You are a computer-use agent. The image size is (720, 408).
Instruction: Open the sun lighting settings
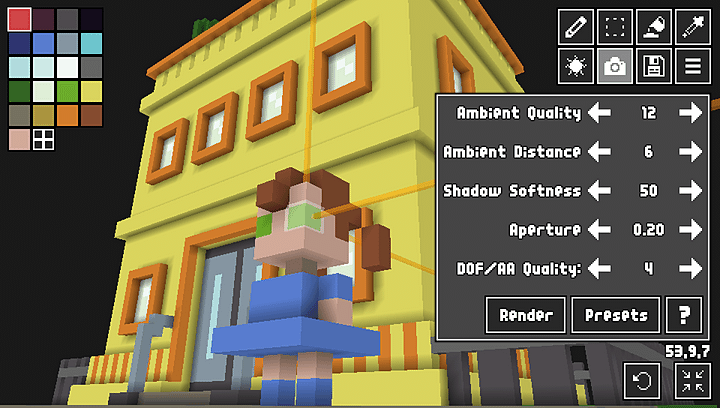(575, 67)
